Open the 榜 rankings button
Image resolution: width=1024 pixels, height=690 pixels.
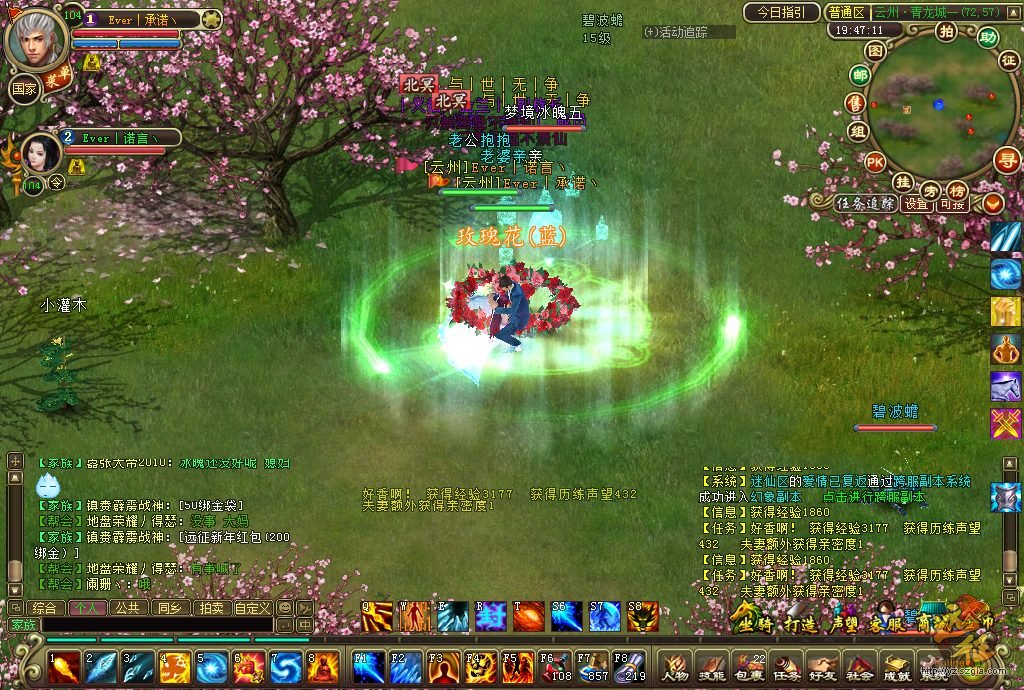pos(957,190)
